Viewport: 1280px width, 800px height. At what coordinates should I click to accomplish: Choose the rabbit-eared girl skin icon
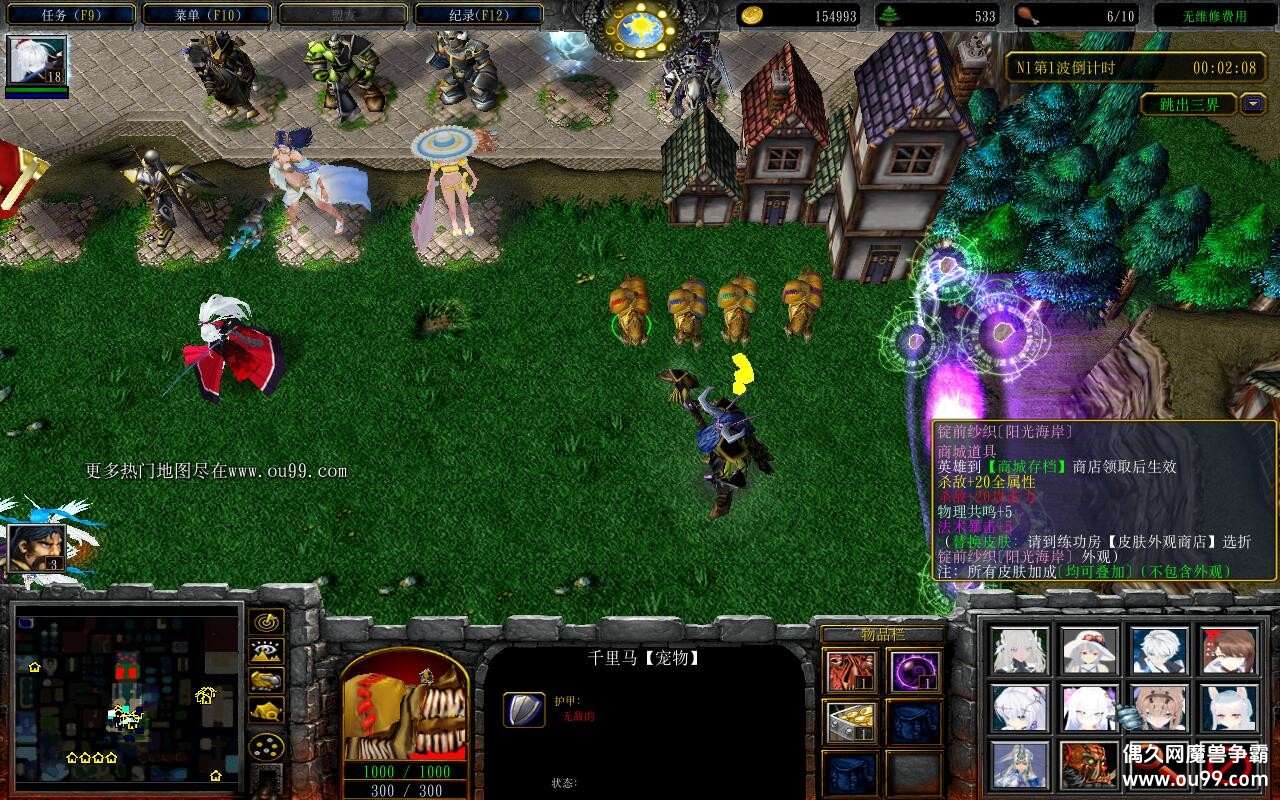pos(1229,708)
